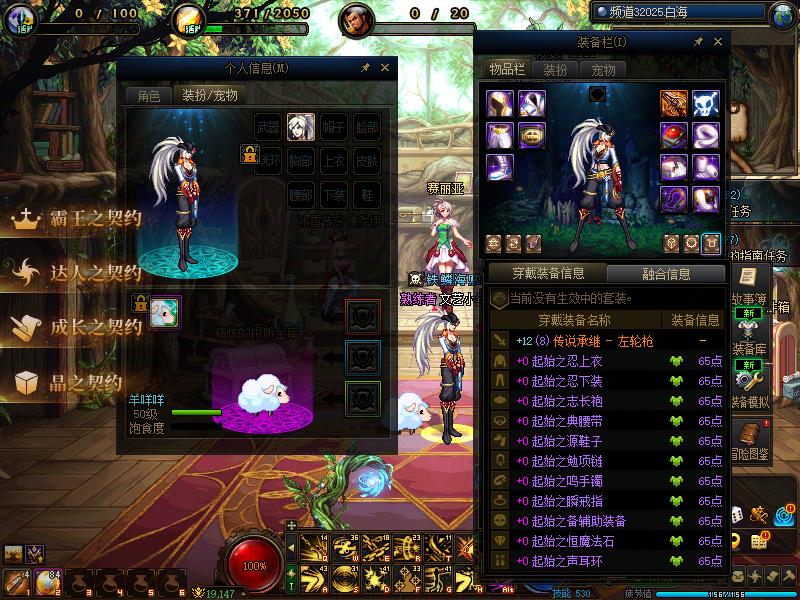This screenshot has height=600, width=800.
Task: Switch to the 装扮 tab in equipment window
Action: 555,70
